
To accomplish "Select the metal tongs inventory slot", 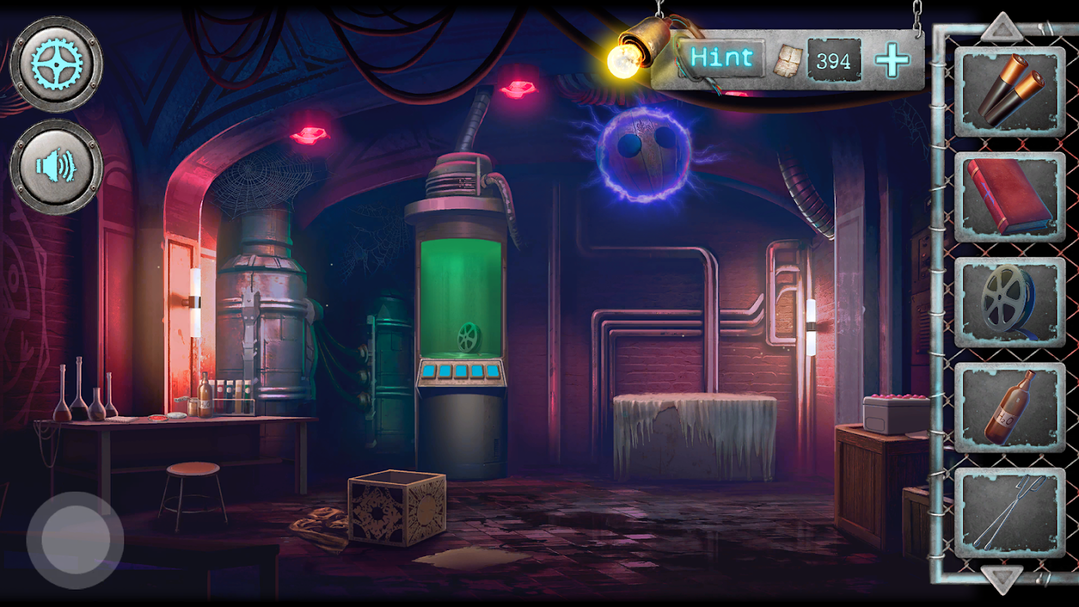I will click(x=1008, y=512).
